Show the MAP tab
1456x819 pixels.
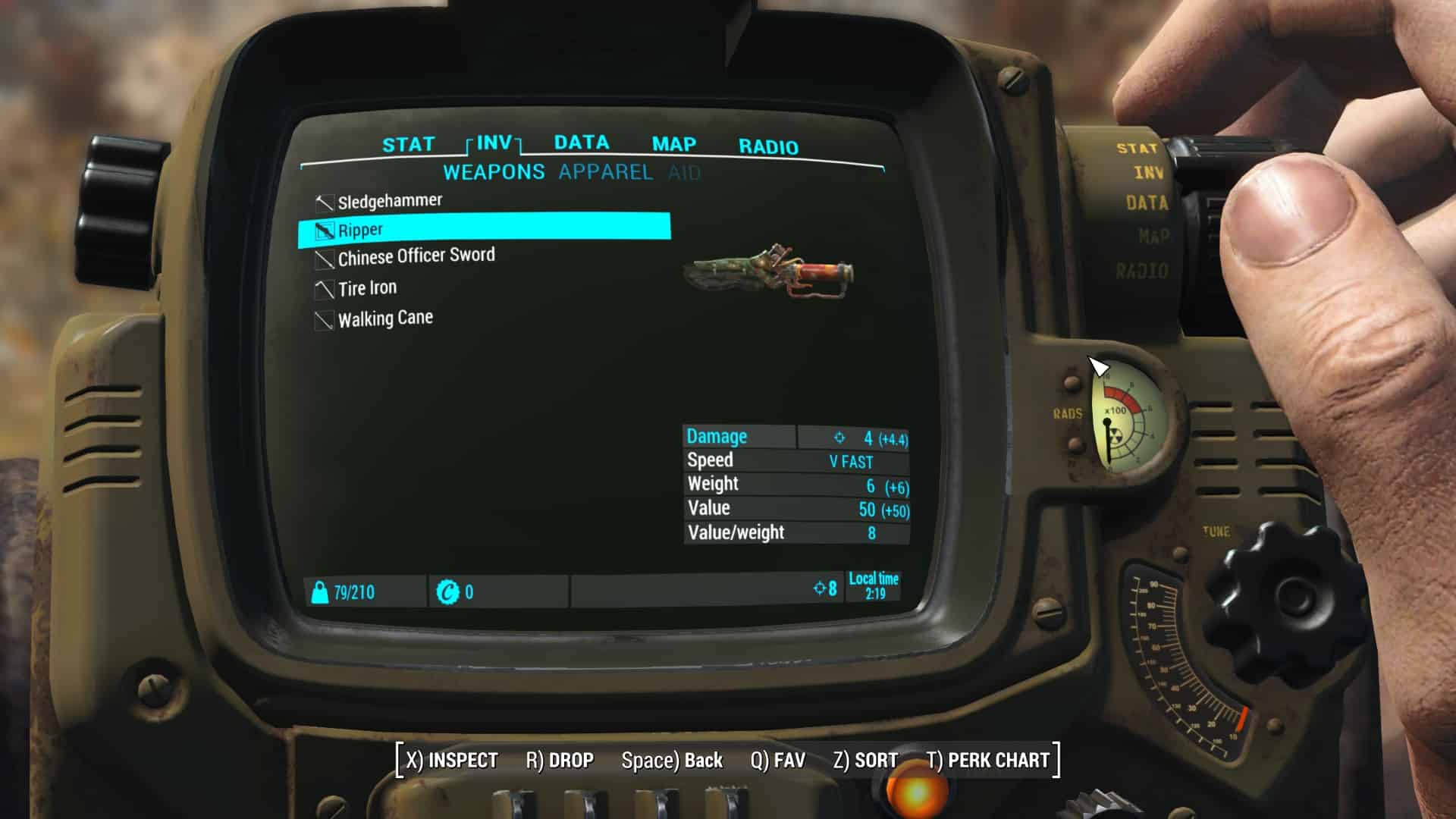pos(673,144)
